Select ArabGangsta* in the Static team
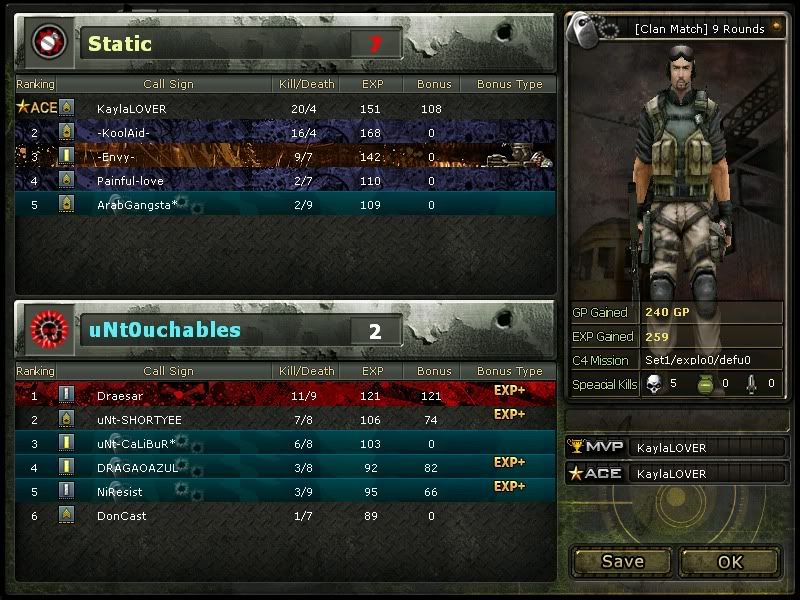 point(285,205)
